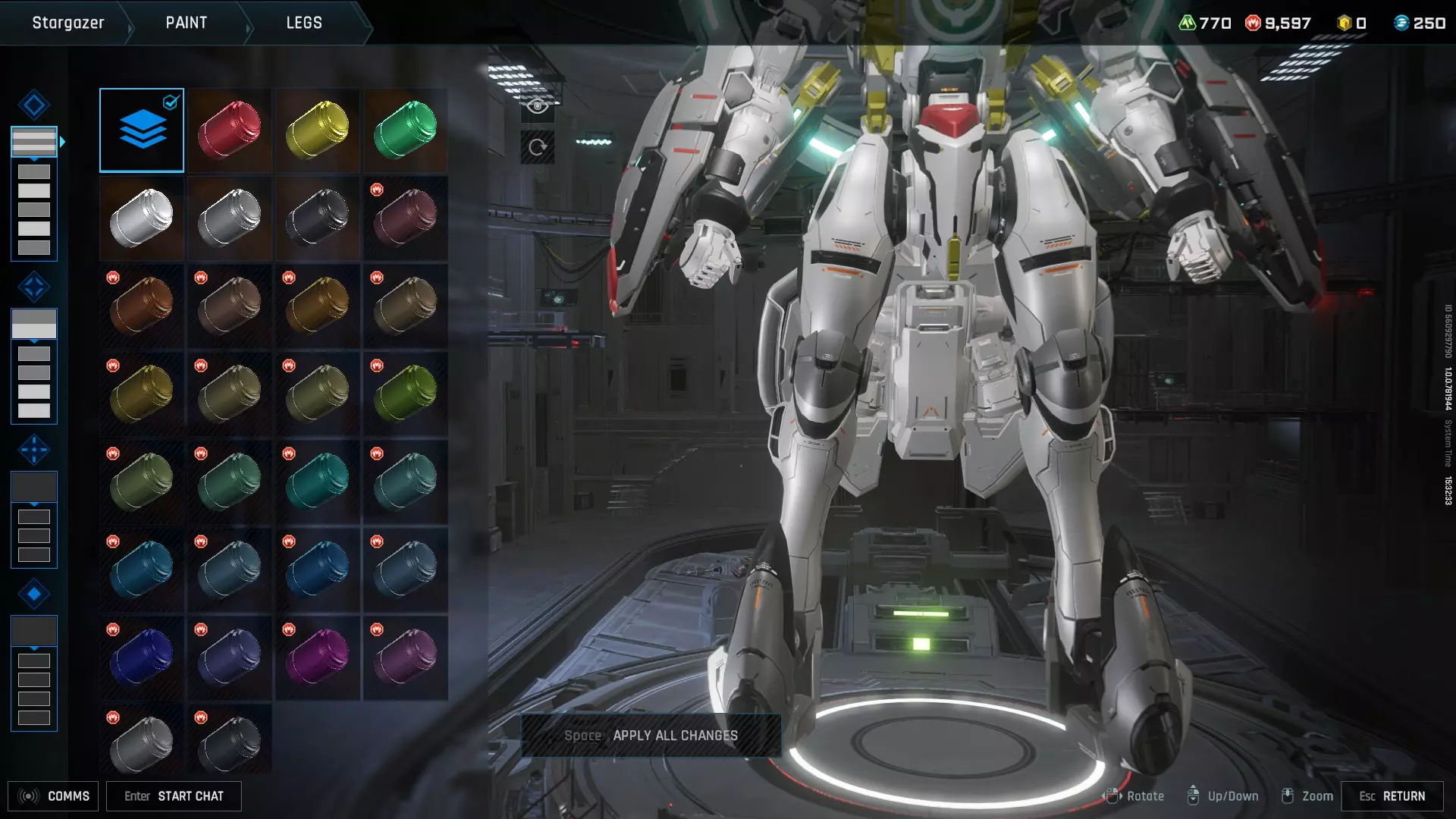Choose the blue layers default paint tile
The image size is (1456, 819).
coord(142,130)
